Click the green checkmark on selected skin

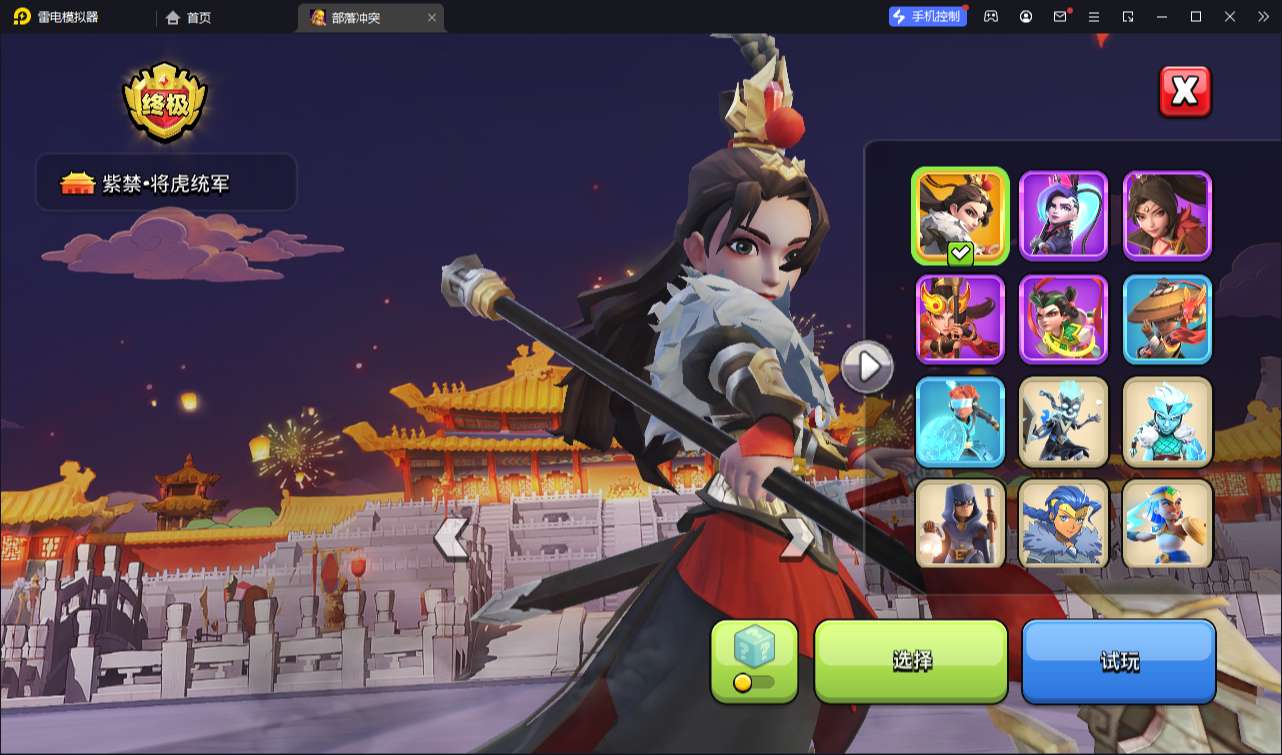[959, 253]
